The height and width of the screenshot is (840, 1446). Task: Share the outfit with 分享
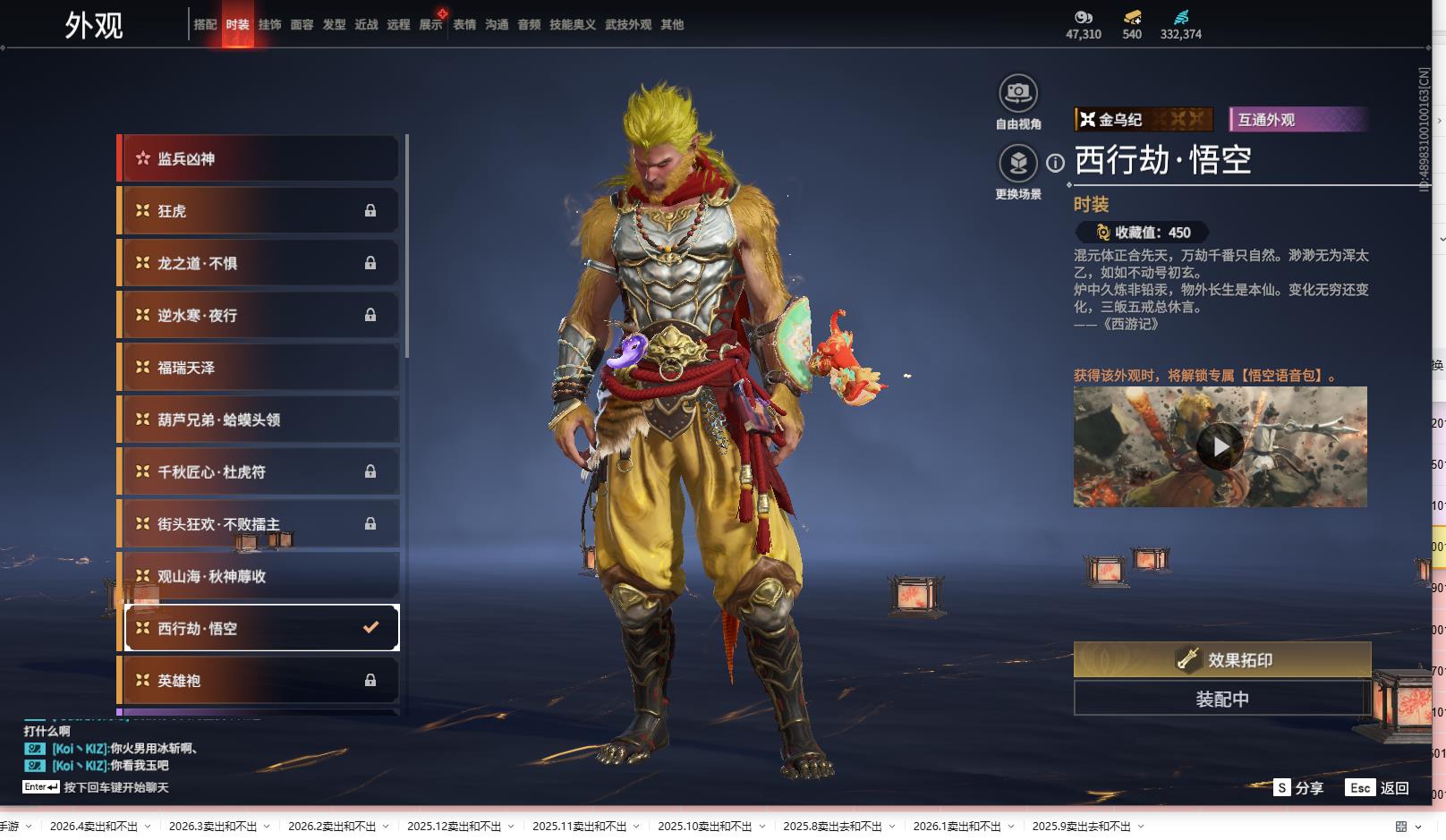point(1298,788)
